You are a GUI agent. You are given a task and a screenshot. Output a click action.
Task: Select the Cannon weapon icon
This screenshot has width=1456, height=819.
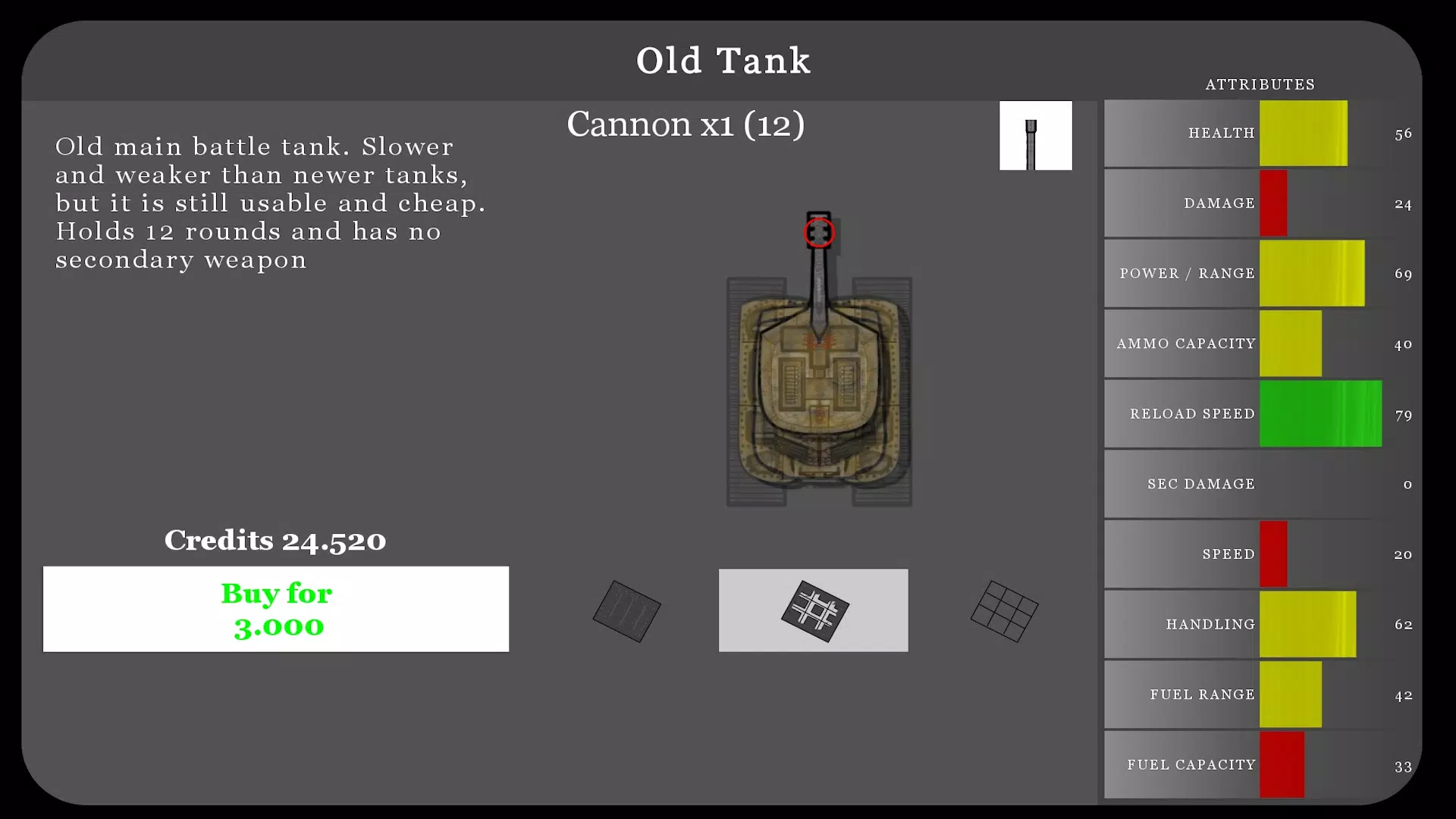[1035, 135]
